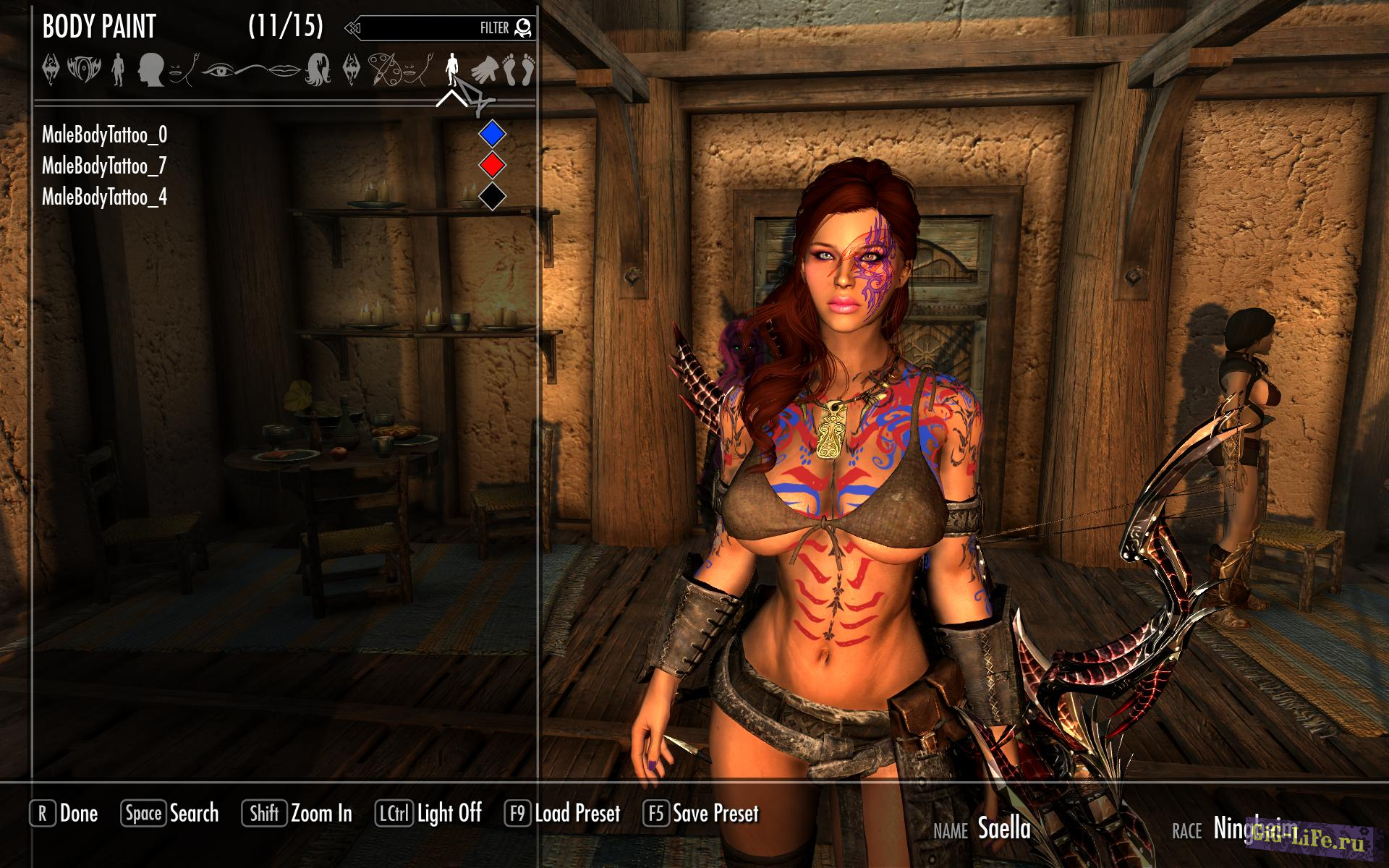Select the Race tab icon
This screenshot has height=868, width=1389.
[51, 70]
